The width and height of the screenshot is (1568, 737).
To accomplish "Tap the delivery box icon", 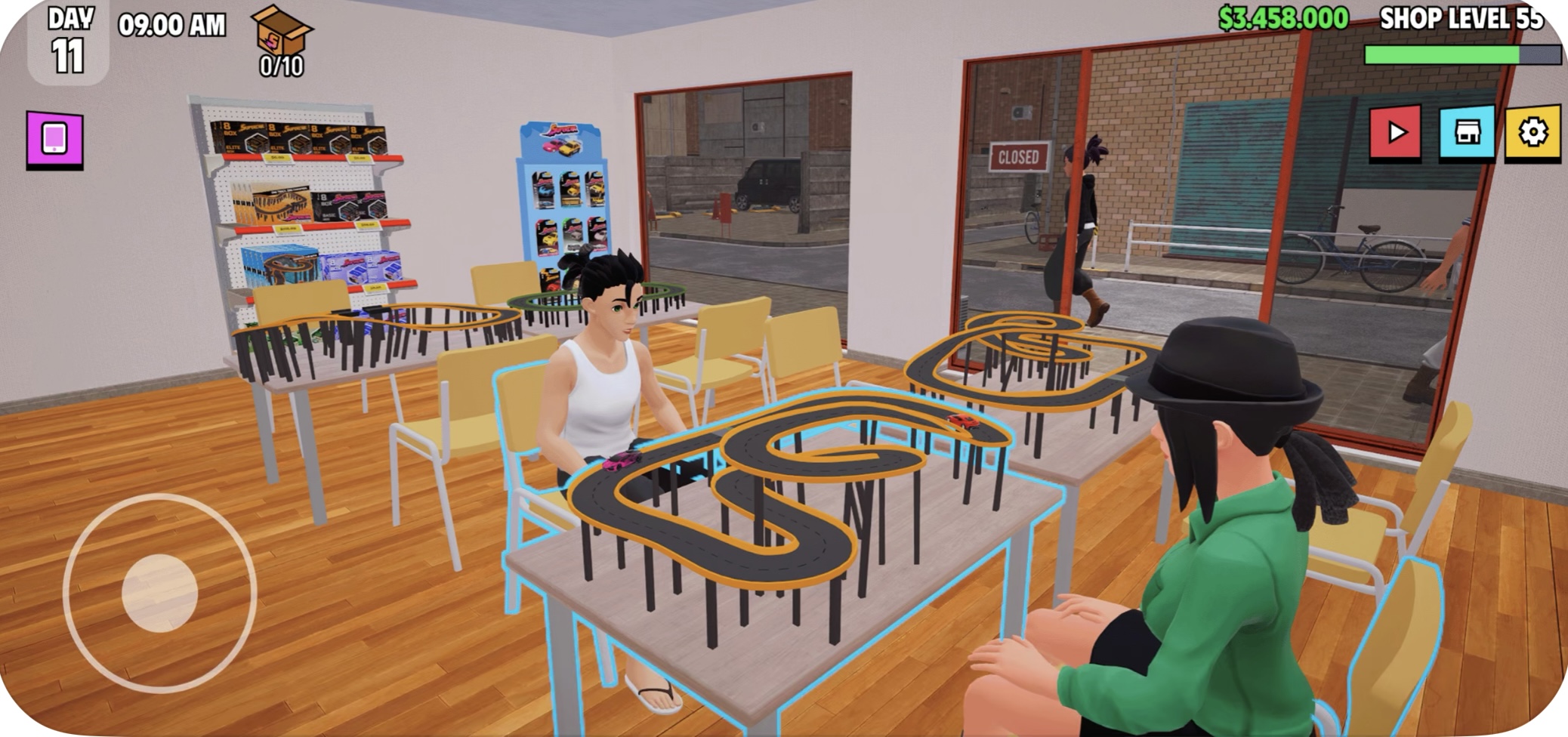I will [x=282, y=33].
